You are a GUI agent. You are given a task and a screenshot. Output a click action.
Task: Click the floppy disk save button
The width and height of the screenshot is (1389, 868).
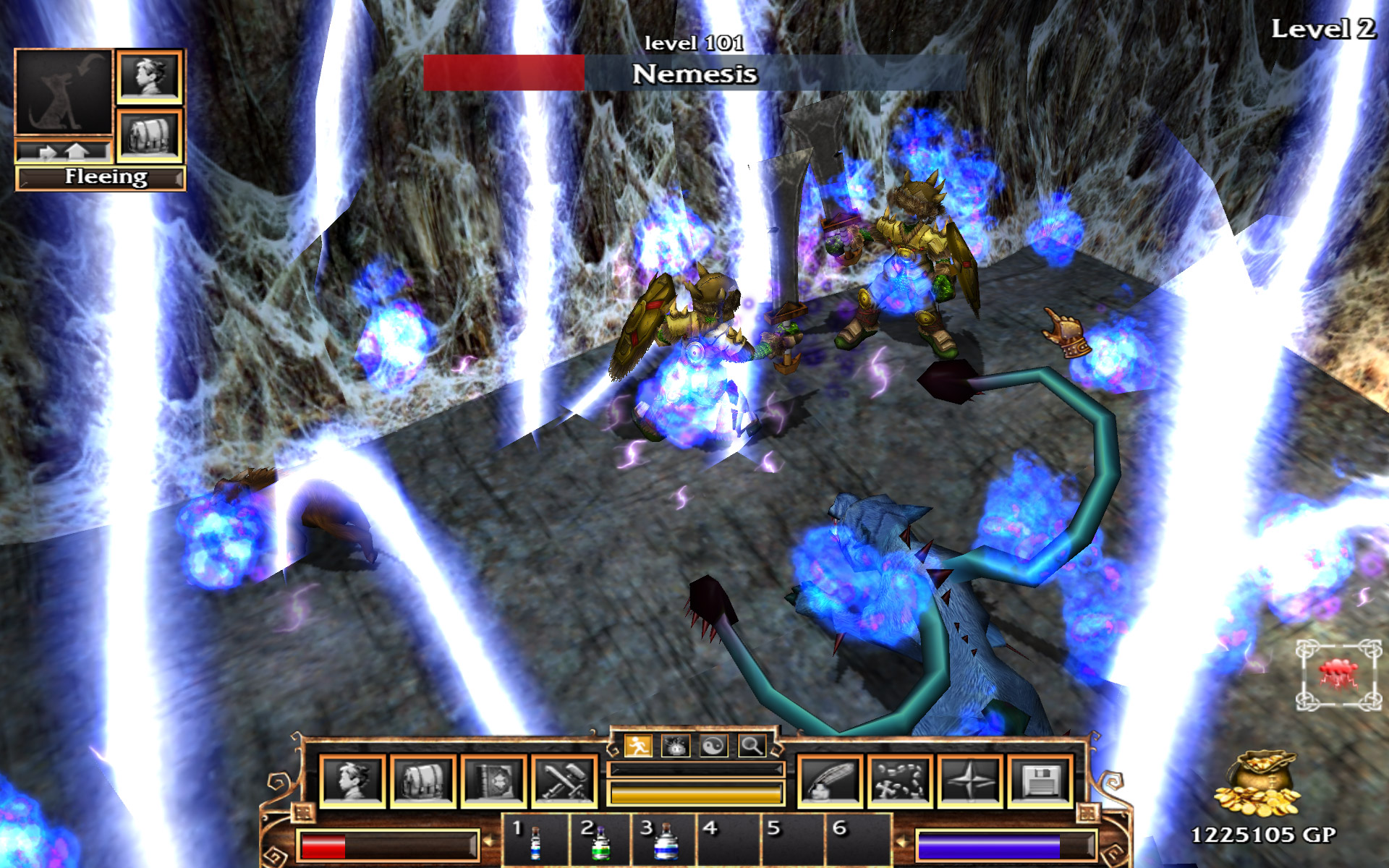pyautogui.click(x=1040, y=781)
